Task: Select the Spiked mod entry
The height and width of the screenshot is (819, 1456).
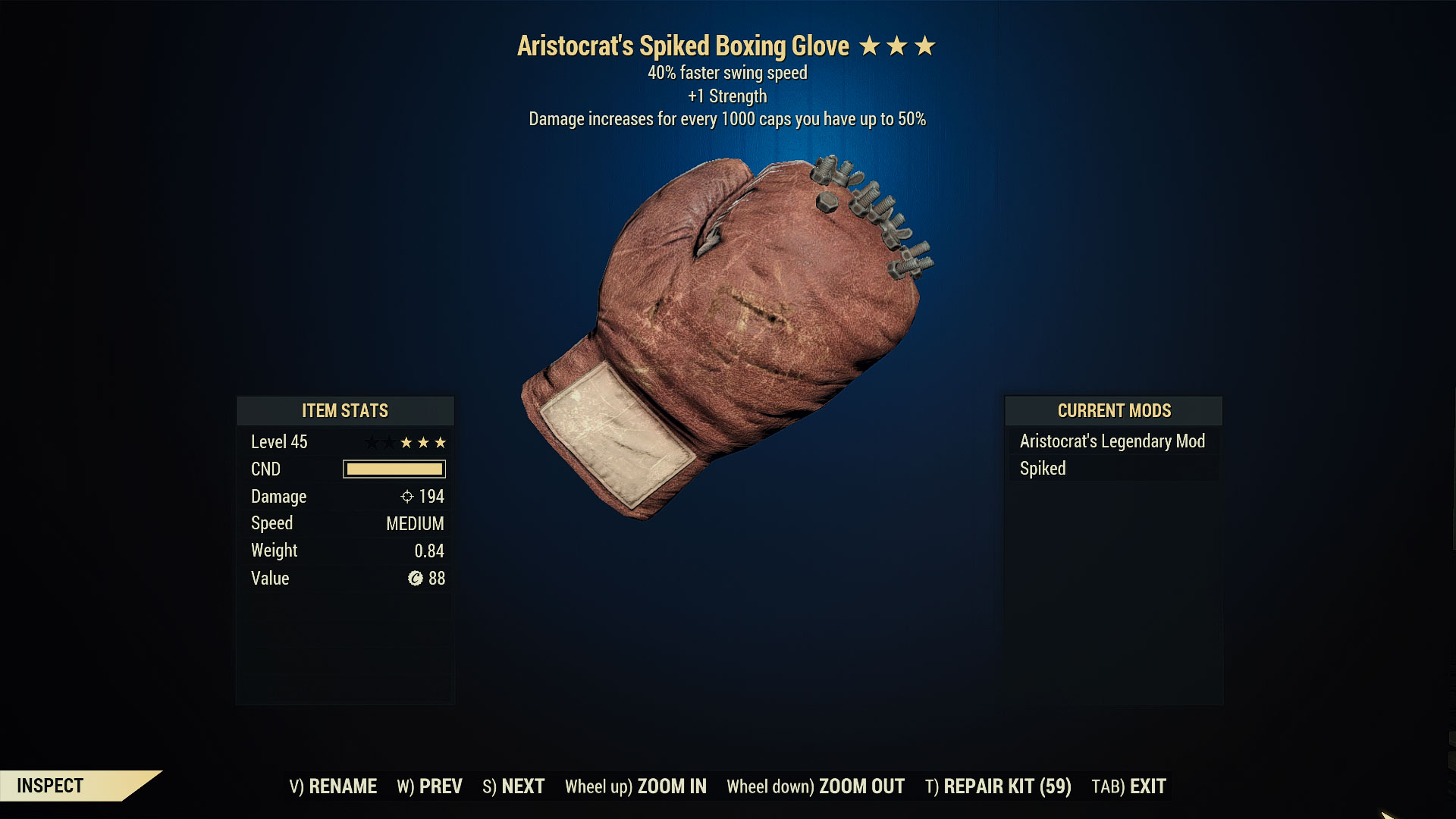Action: [x=1043, y=469]
